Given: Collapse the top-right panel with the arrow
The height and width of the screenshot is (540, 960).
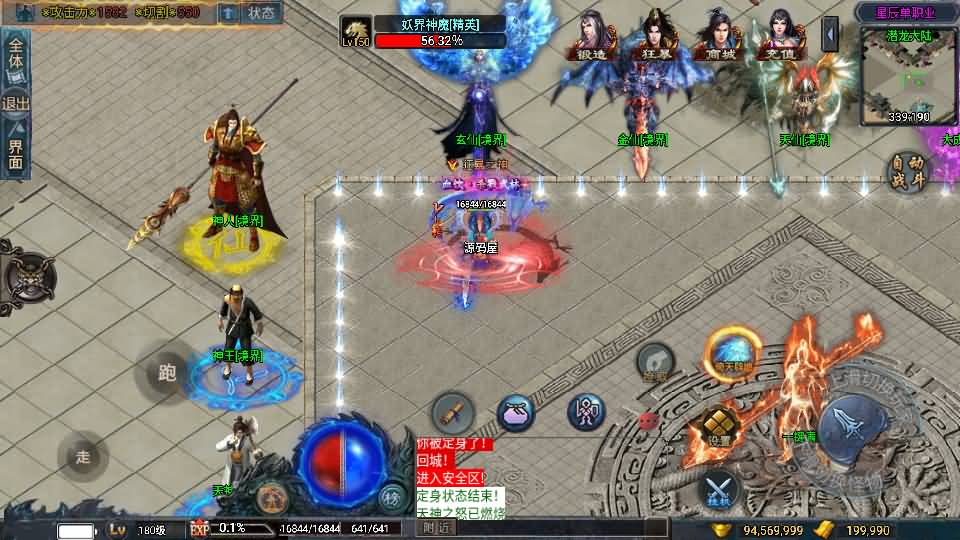Looking at the screenshot, I should (x=830, y=34).
